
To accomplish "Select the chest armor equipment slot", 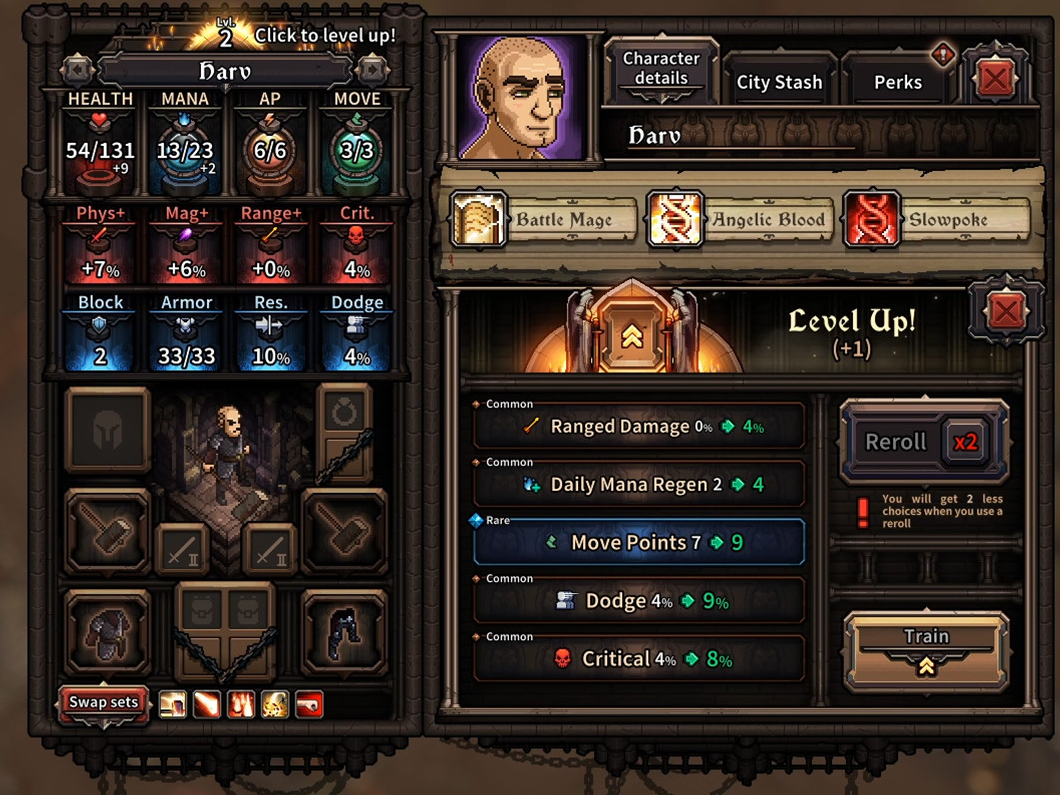I will pos(107,633).
